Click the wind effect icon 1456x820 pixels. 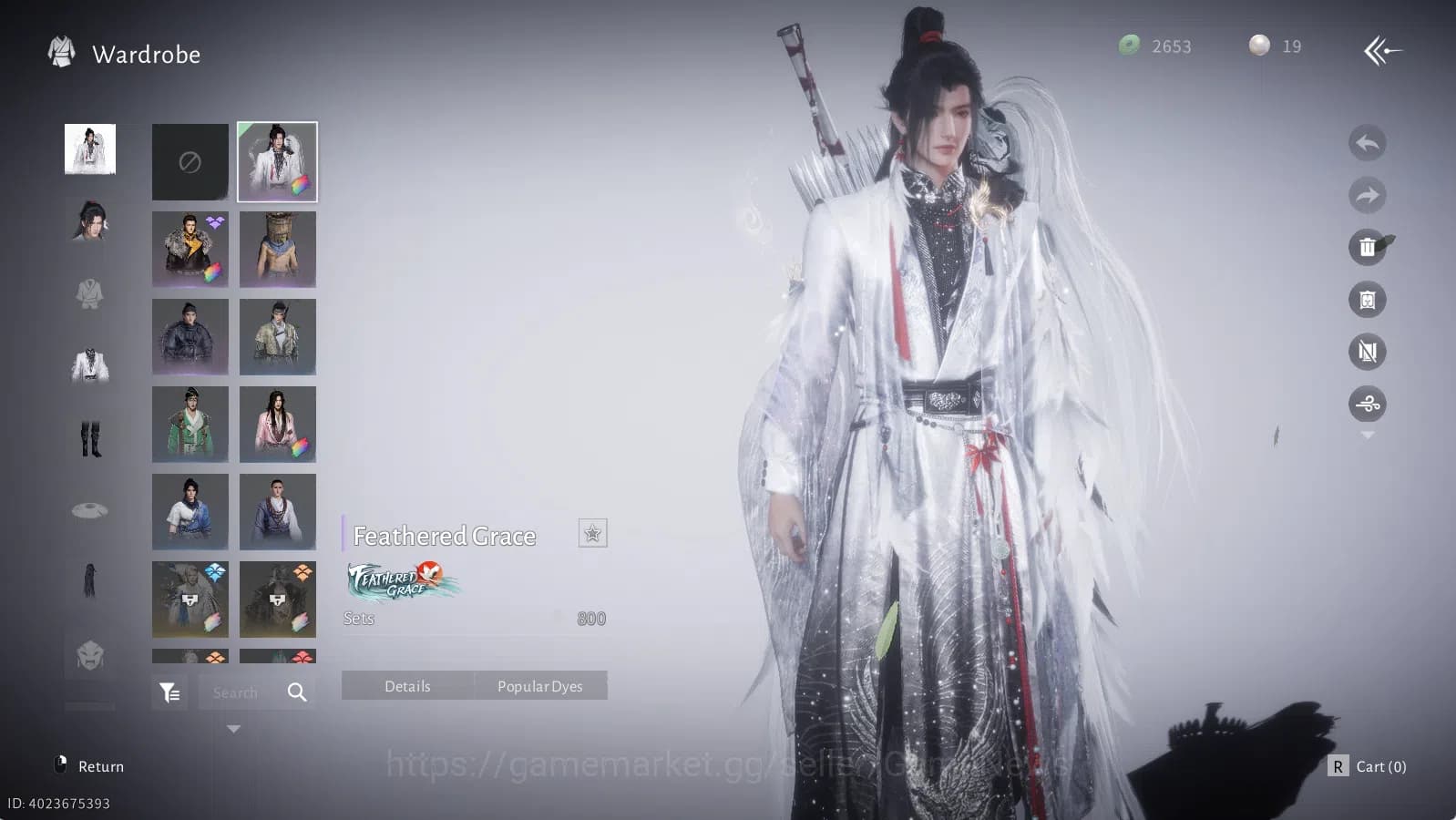1367,404
